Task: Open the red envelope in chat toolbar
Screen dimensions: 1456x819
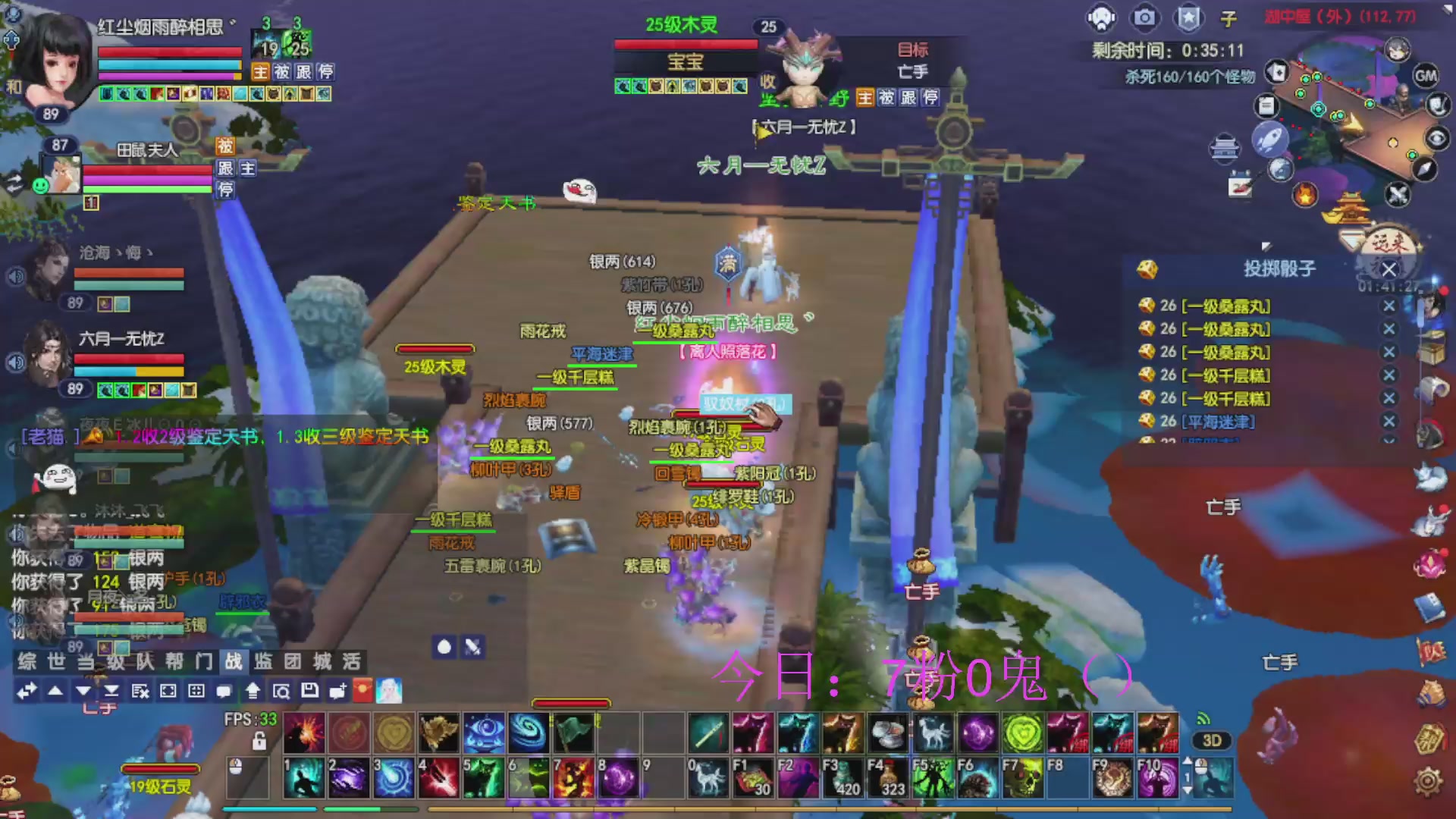Action: tap(363, 690)
